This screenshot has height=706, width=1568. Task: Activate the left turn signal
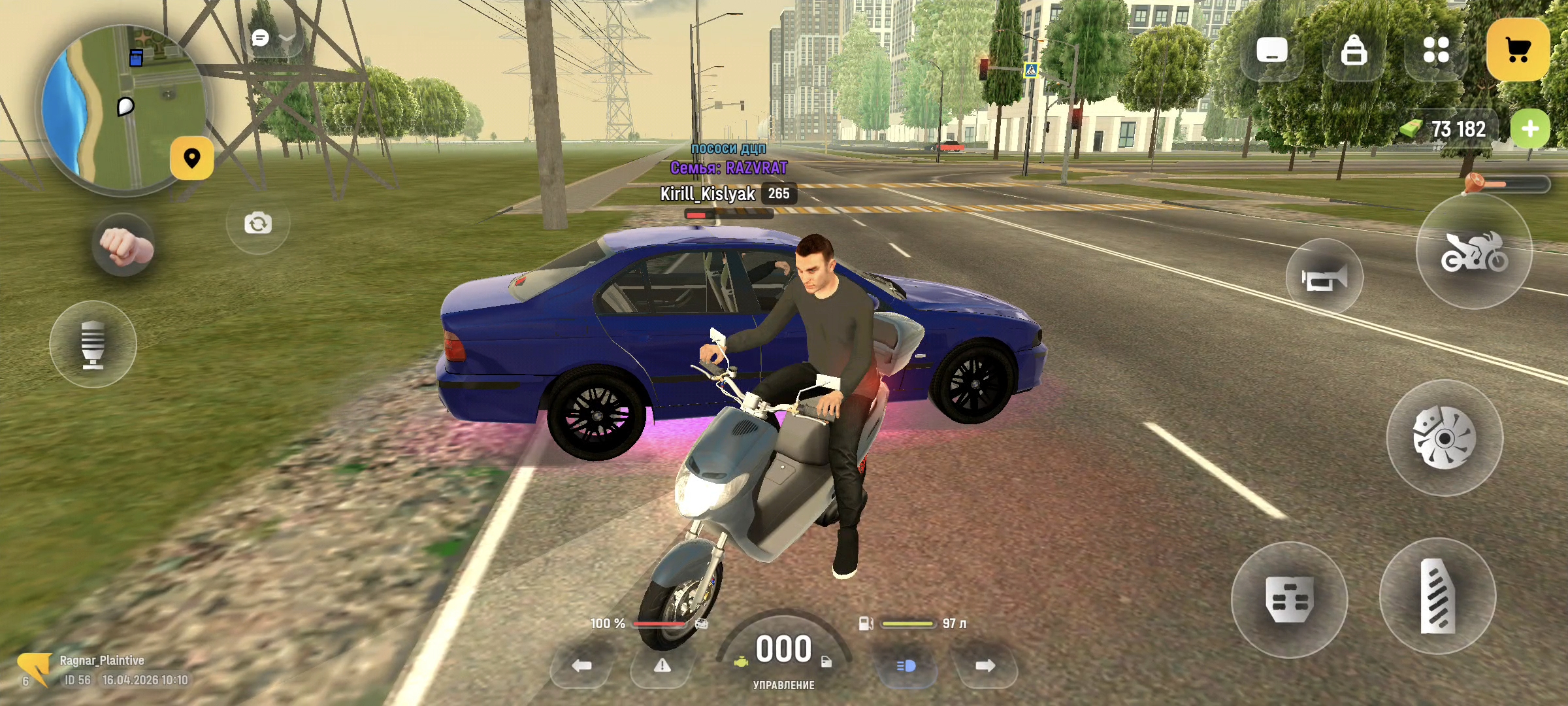click(x=581, y=665)
